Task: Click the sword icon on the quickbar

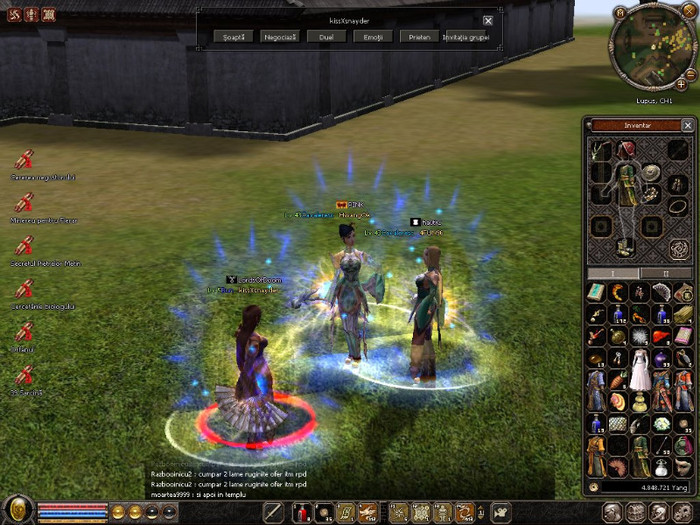Action: click(x=273, y=513)
